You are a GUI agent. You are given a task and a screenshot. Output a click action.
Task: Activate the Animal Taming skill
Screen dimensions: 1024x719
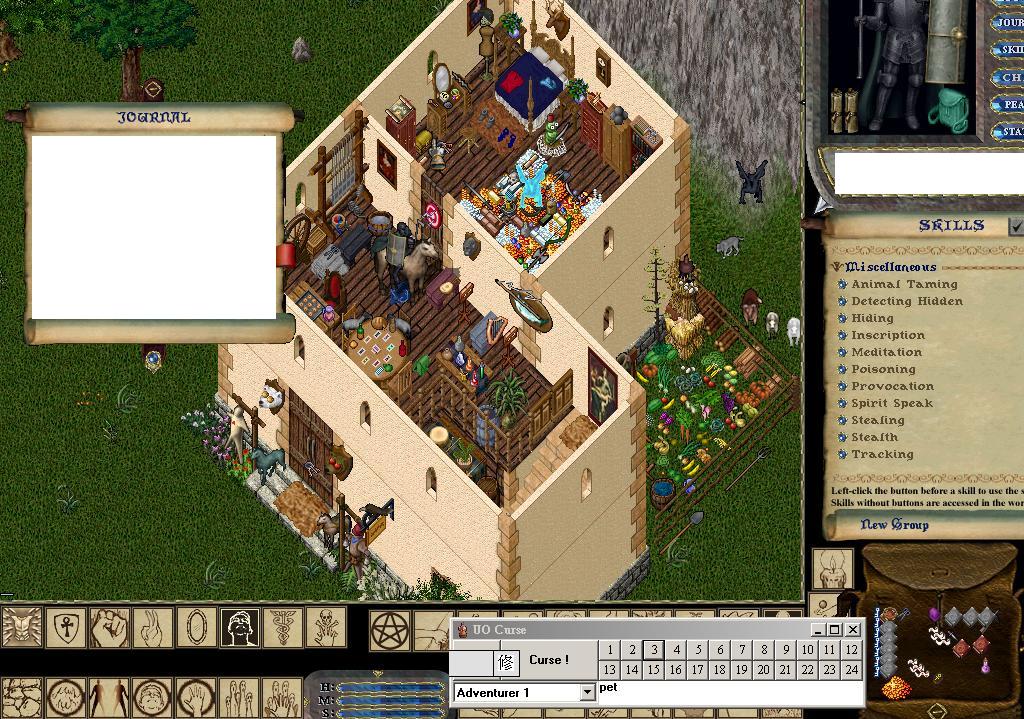(x=843, y=284)
